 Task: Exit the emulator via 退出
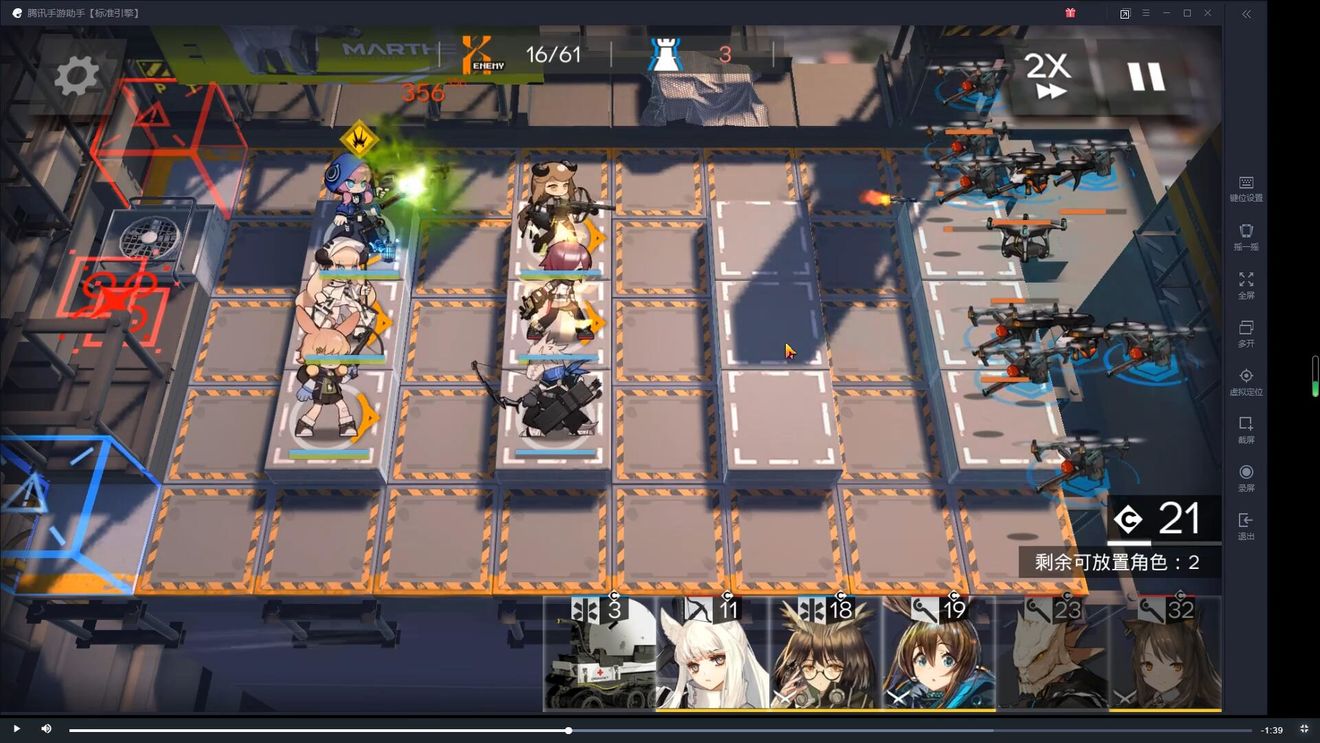[1246, 526]
